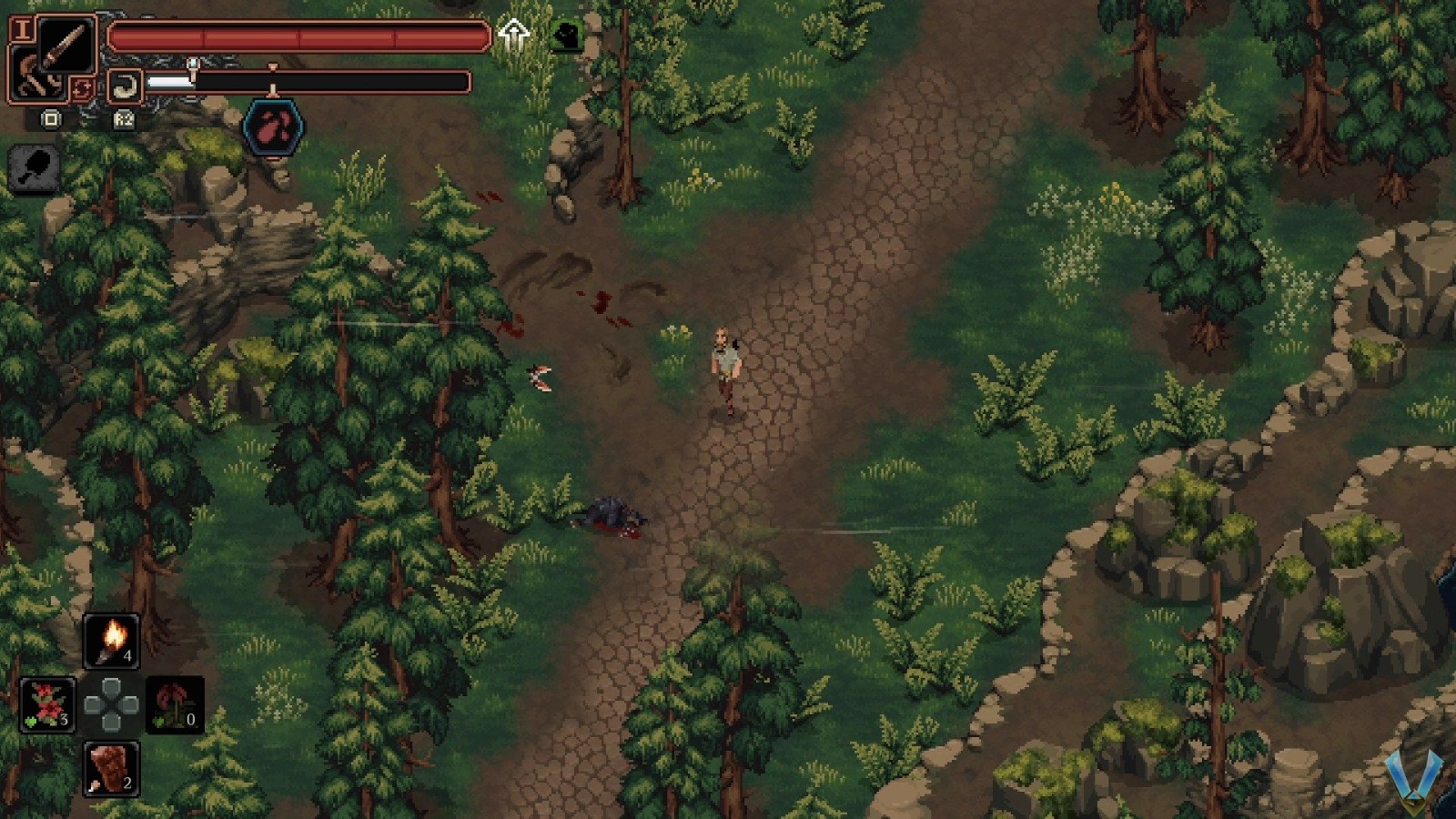Select the torch item with 4 charges
1456x819 pixels.
pos(112,642)
